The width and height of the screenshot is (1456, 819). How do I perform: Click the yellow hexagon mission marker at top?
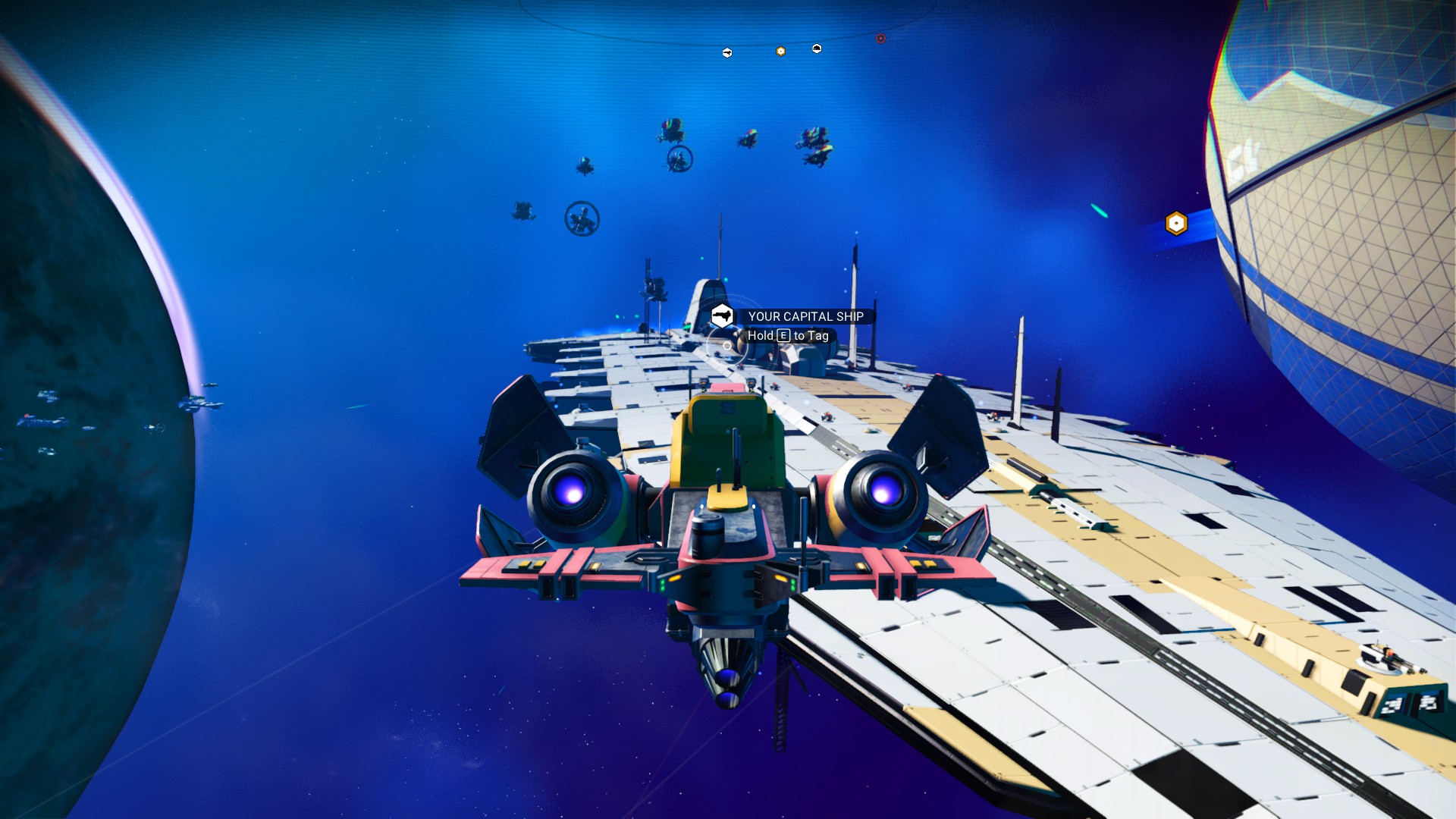[x=780, y=51]
